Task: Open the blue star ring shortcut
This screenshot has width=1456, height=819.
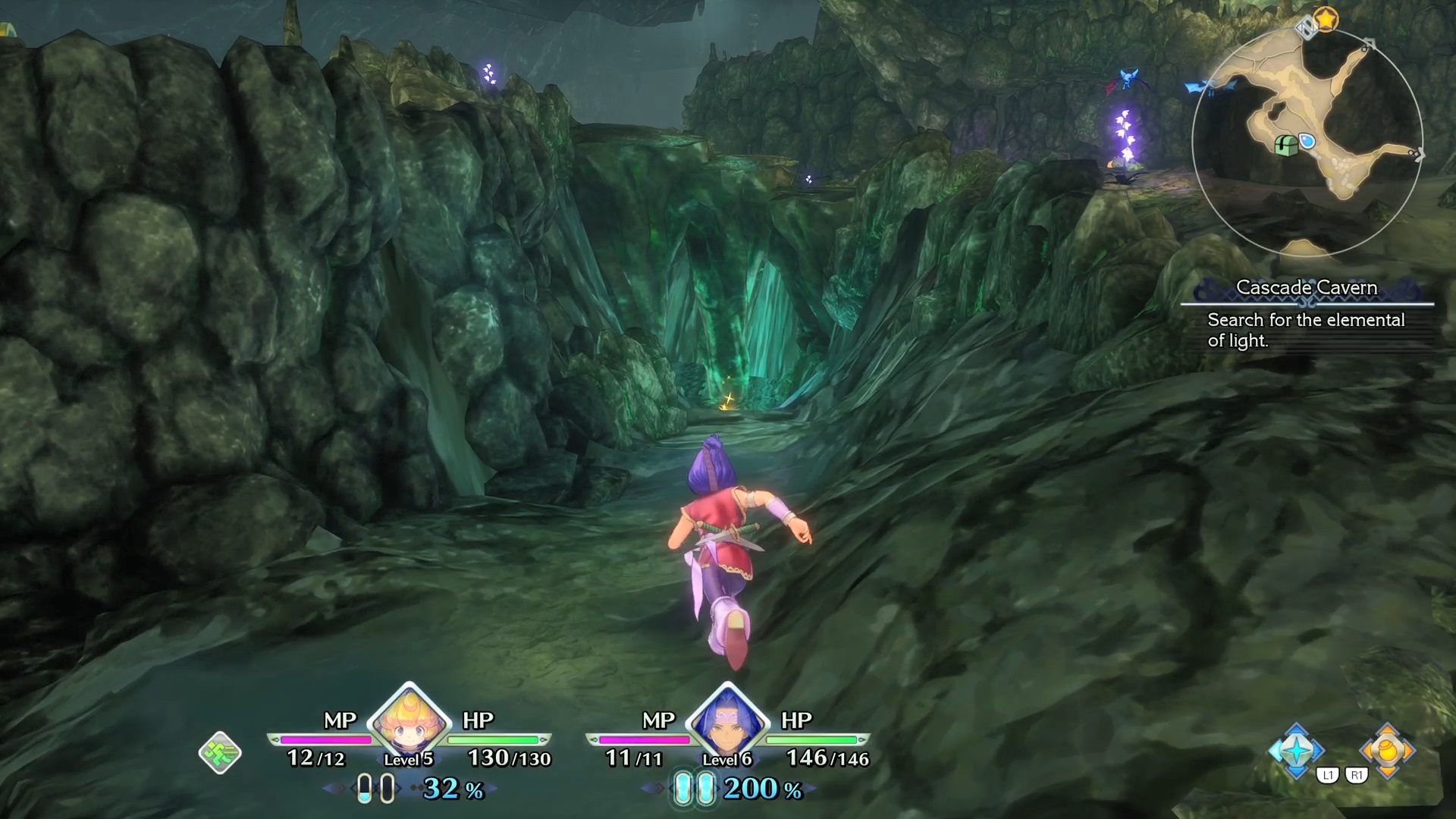Action: pyautogui.click(x=1297, y=751)
